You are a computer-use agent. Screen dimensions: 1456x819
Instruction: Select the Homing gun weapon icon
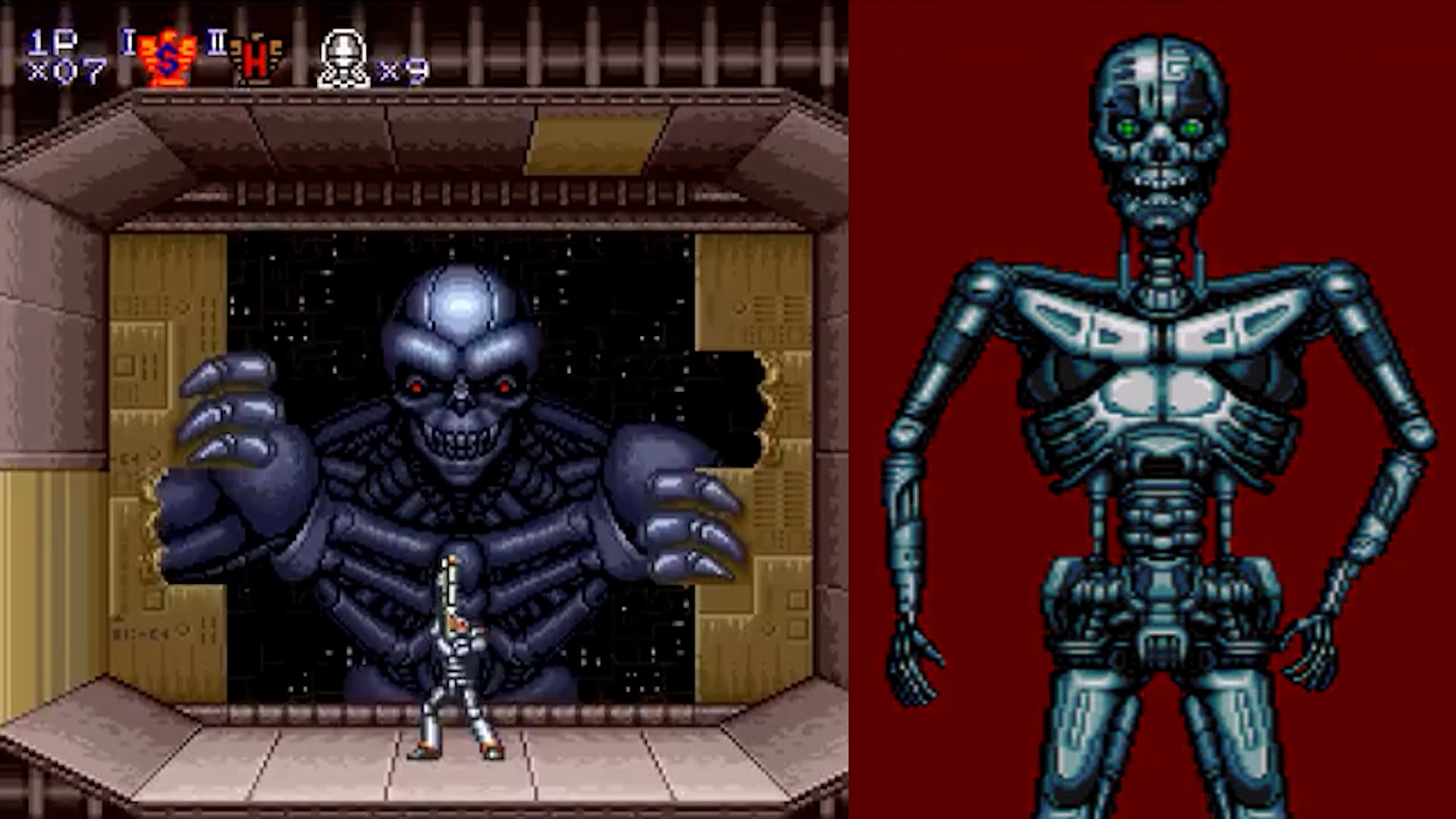coord(256,59)
